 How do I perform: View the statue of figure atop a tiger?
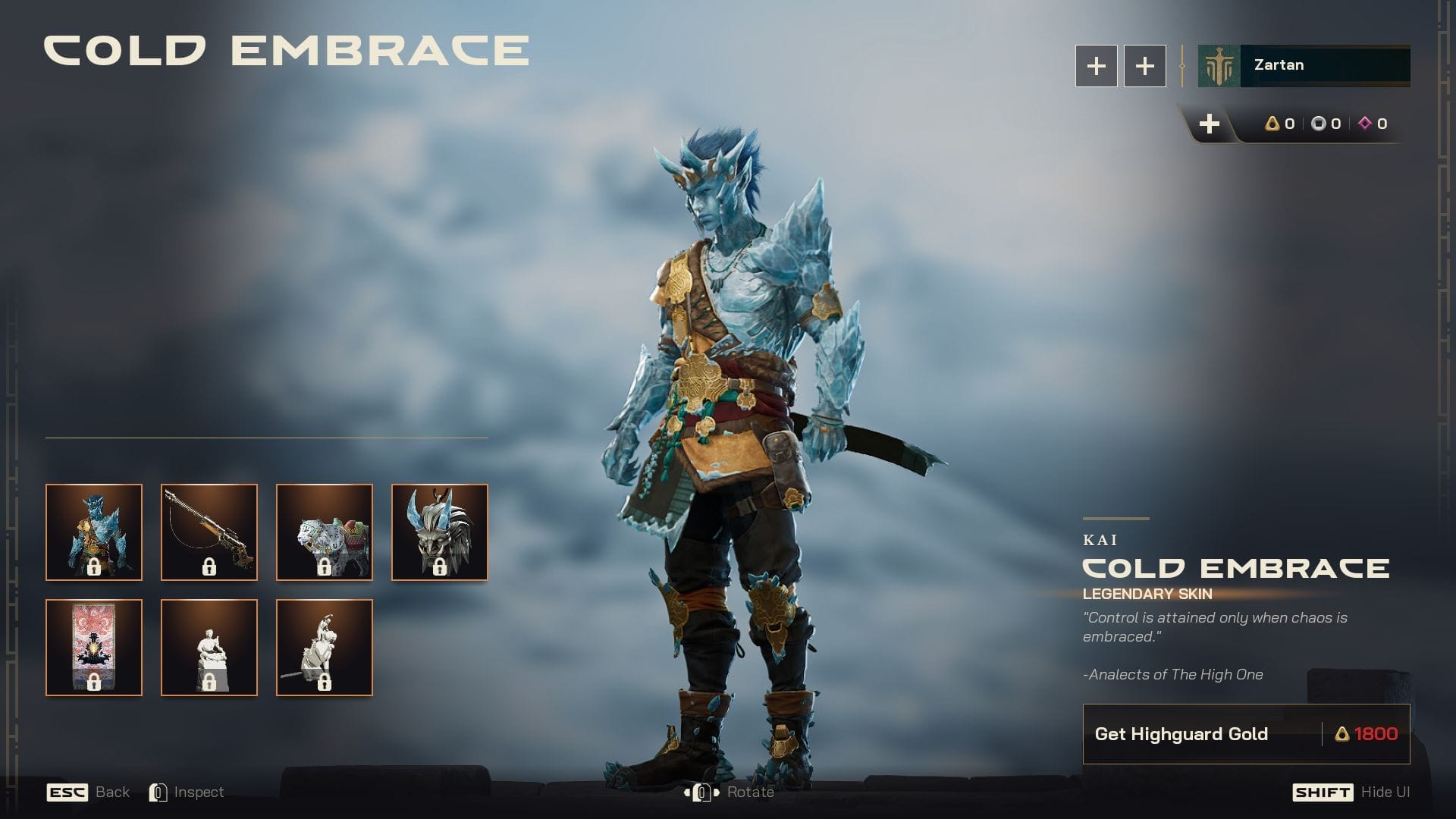[x=325, y=648]
